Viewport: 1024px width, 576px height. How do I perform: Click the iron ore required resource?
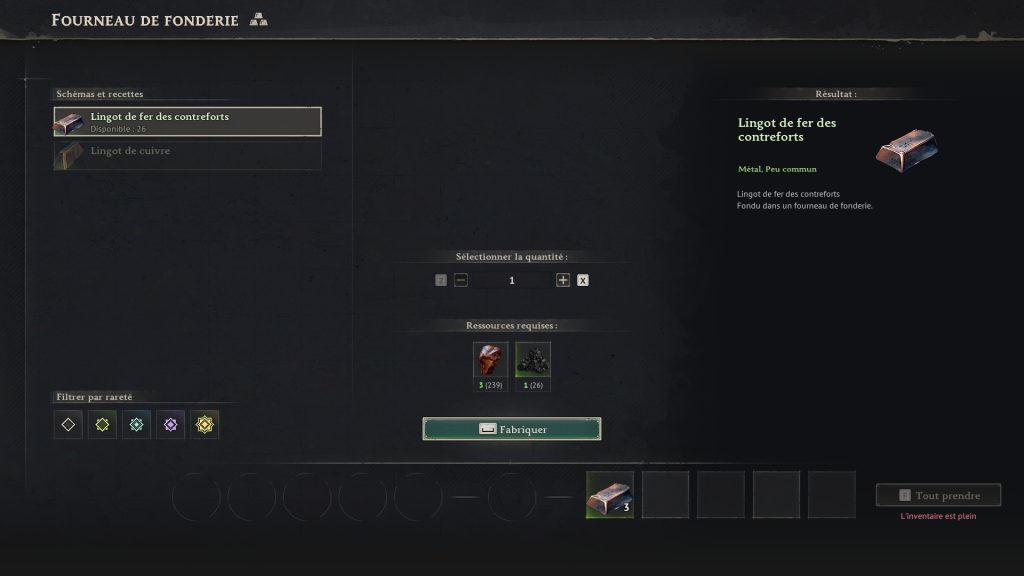tap(490, 360)
